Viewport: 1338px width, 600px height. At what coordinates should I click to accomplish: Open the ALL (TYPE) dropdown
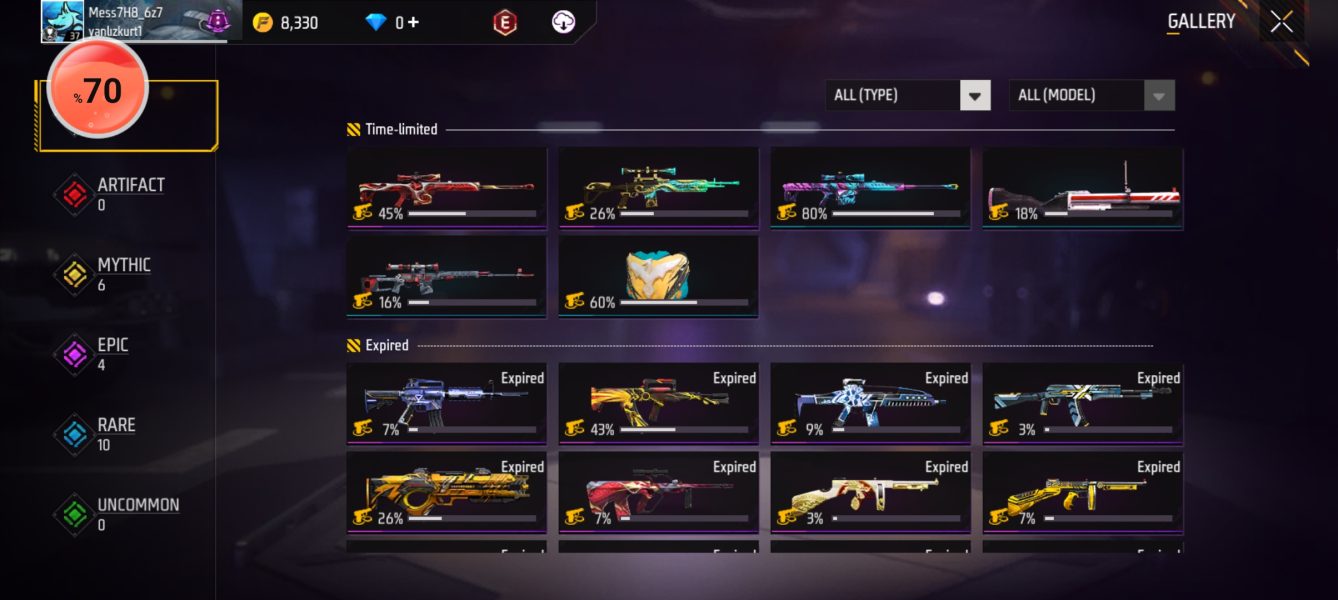coord(975,96)
